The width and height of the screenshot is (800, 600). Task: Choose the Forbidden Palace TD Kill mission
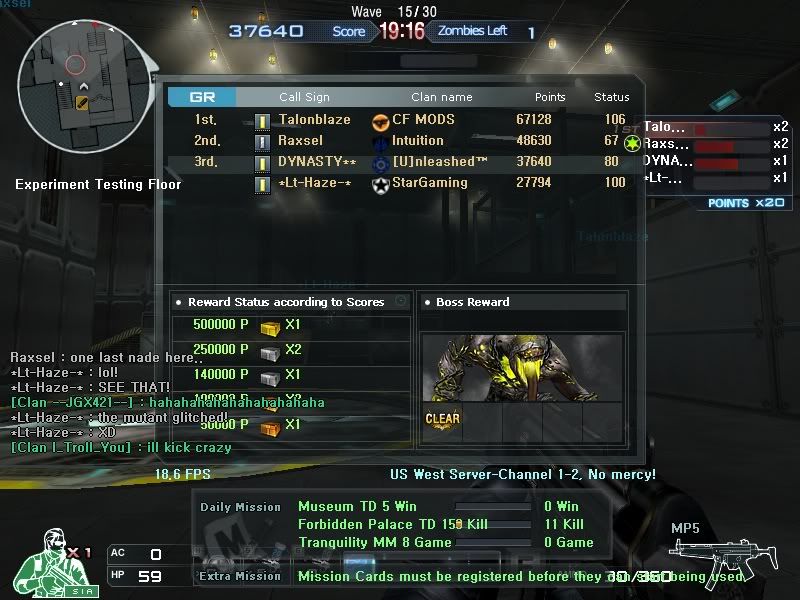click(x=378, y=525)
